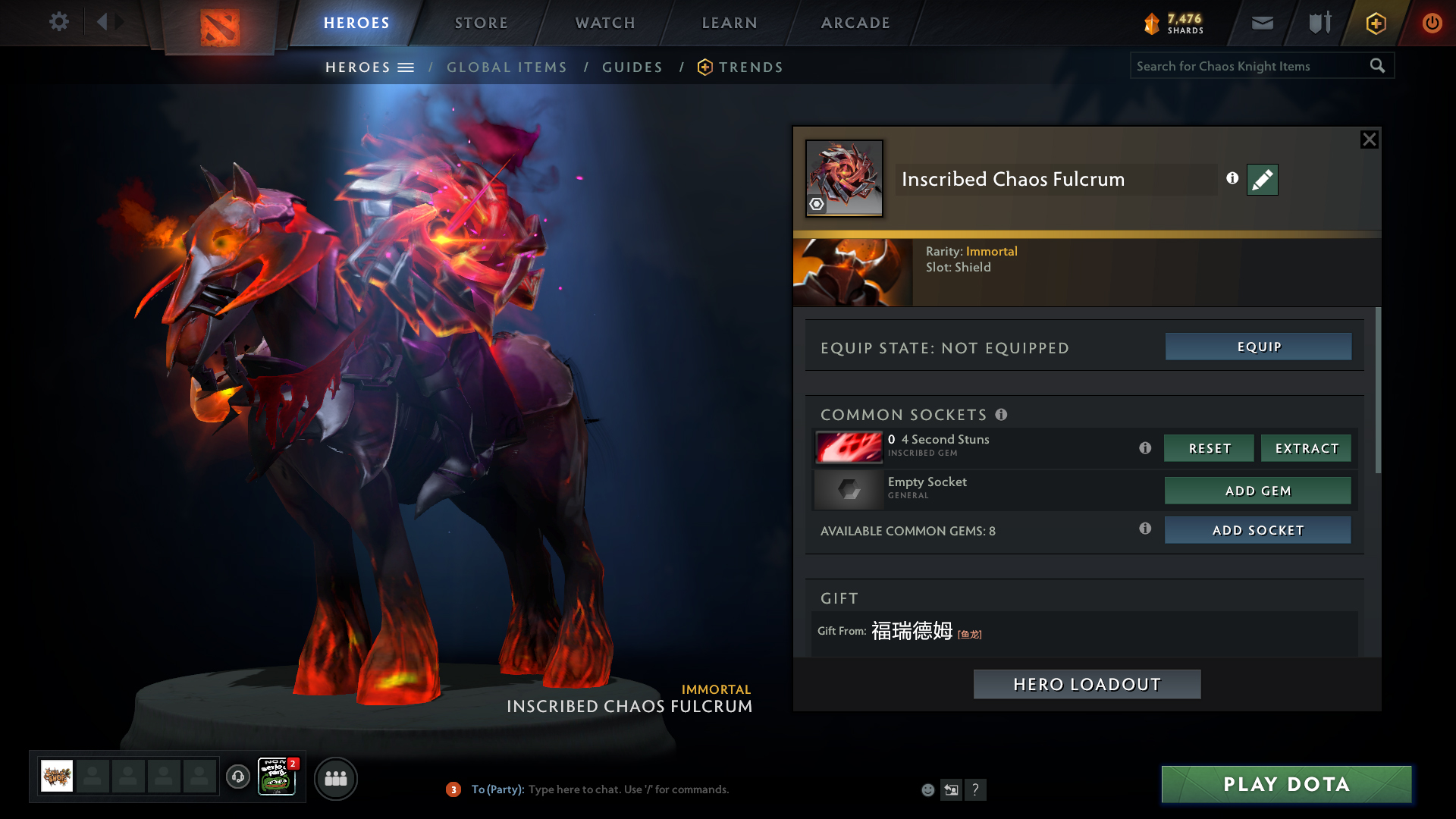Open the Watch tab
This screenshot has height=819, width=1456.
tap(605, 23)
